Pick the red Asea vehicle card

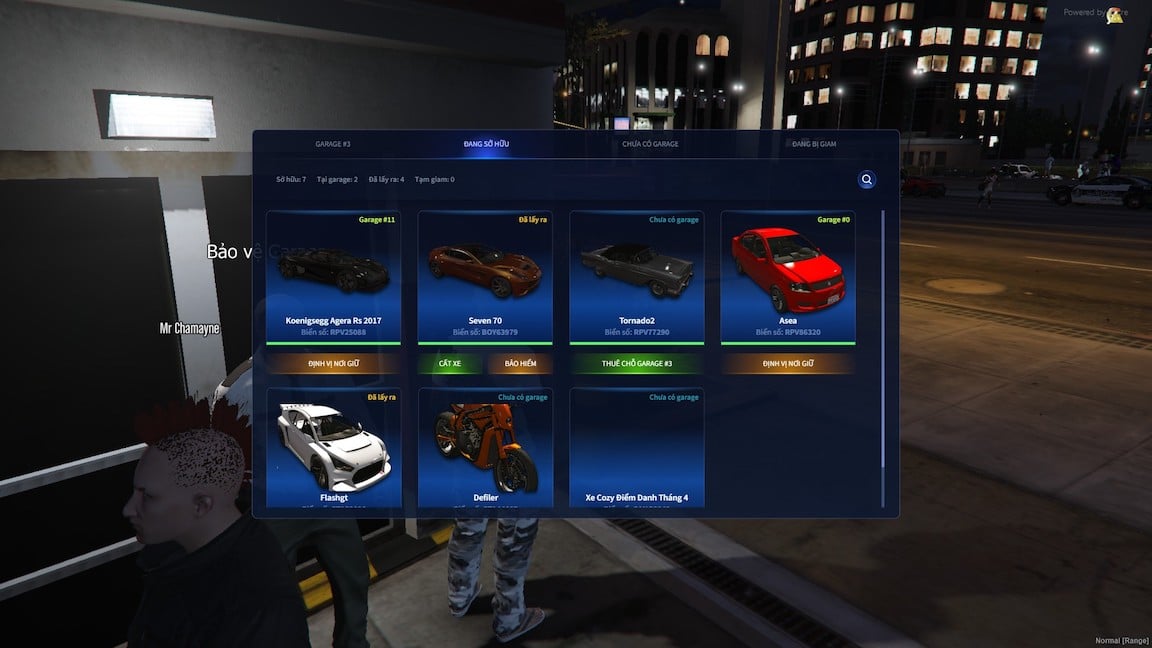point(788,276)
